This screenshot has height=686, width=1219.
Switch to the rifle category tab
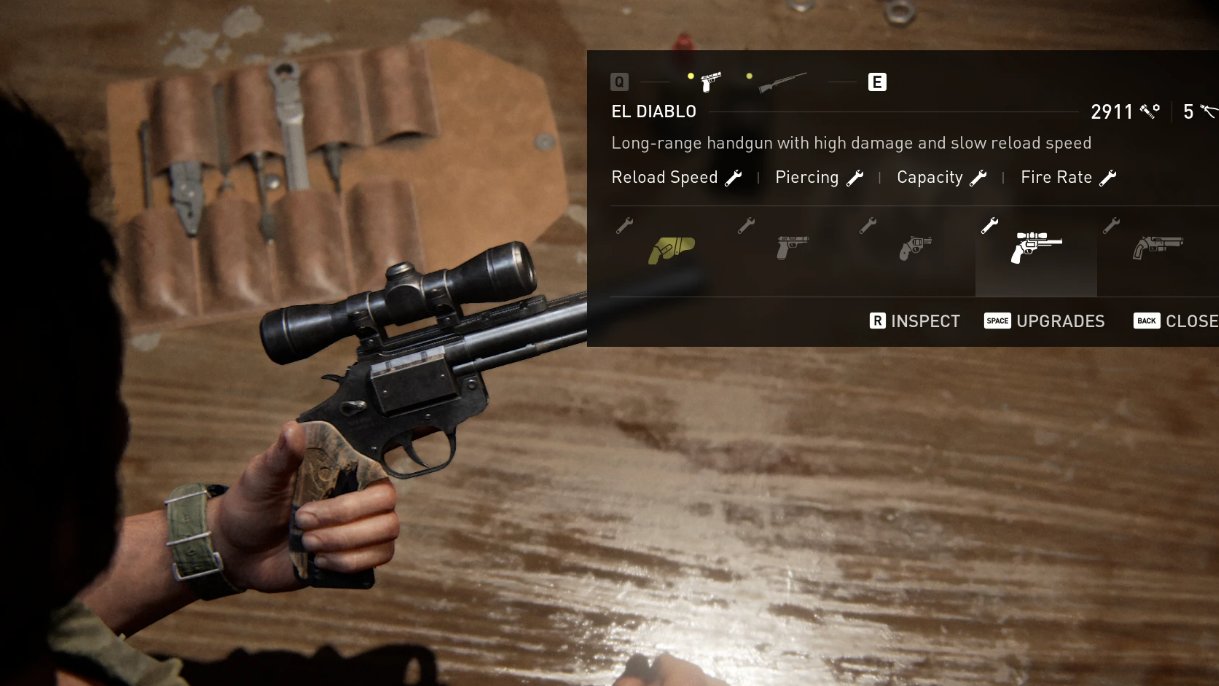coord(781,83)
